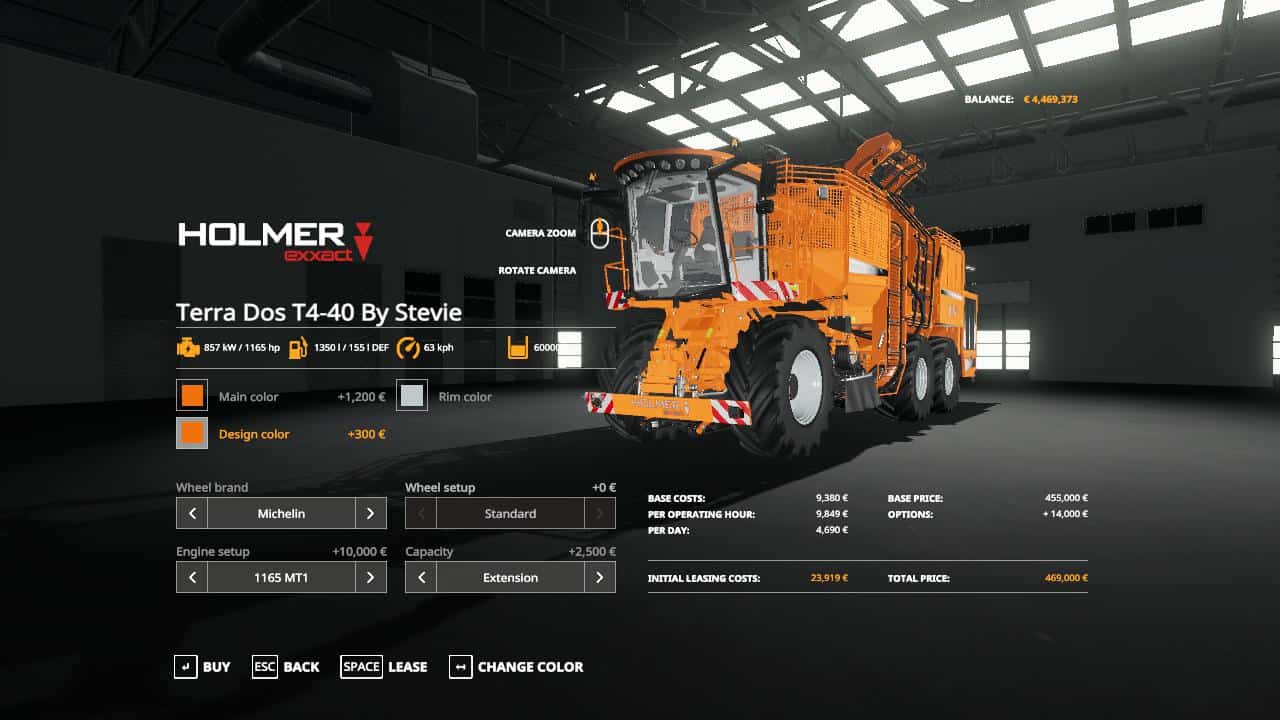
Task: Go to next Capacity option after Extension
Action: [599, 578]
